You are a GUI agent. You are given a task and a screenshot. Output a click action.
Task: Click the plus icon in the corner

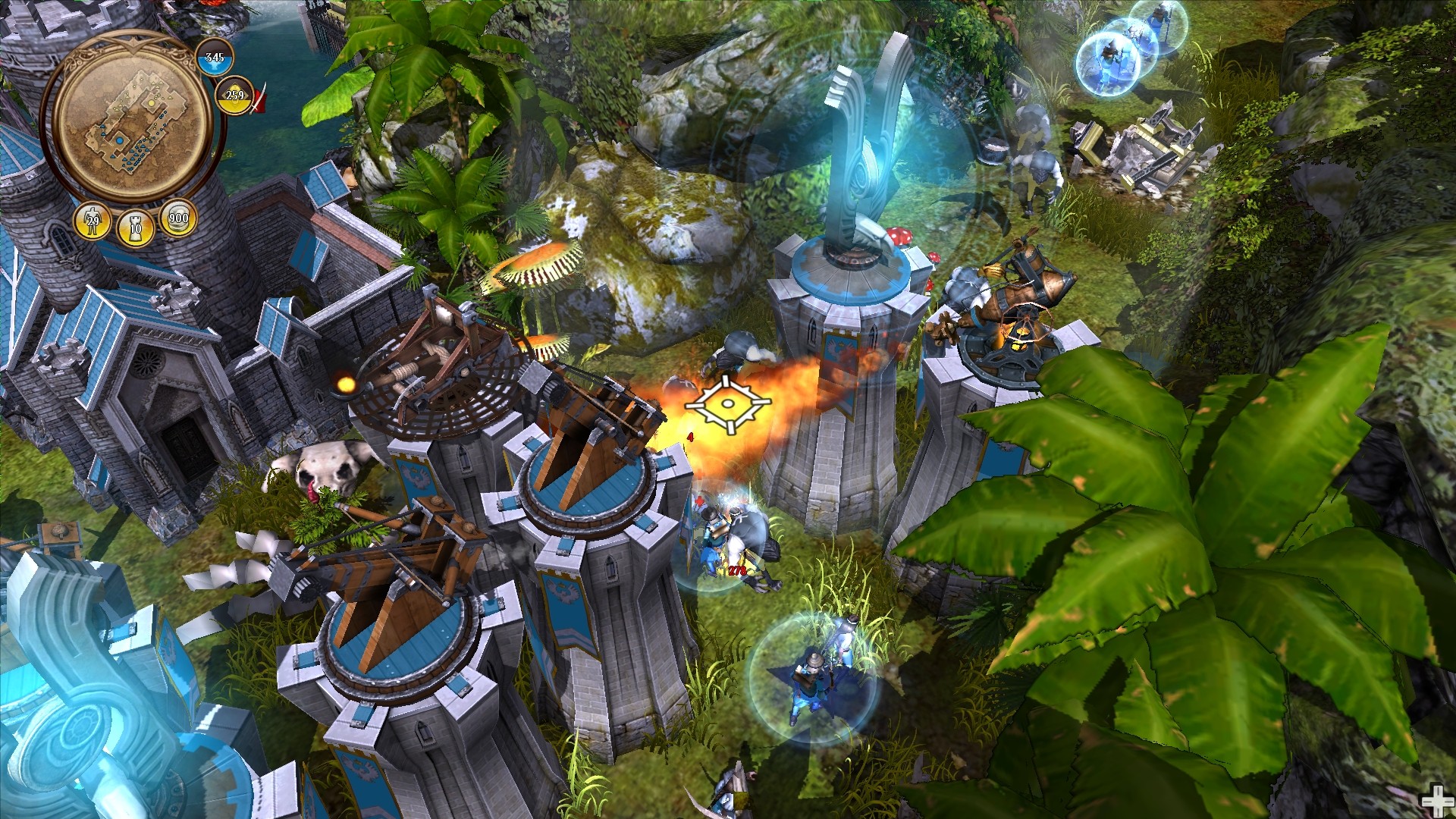pos(1437,801)
